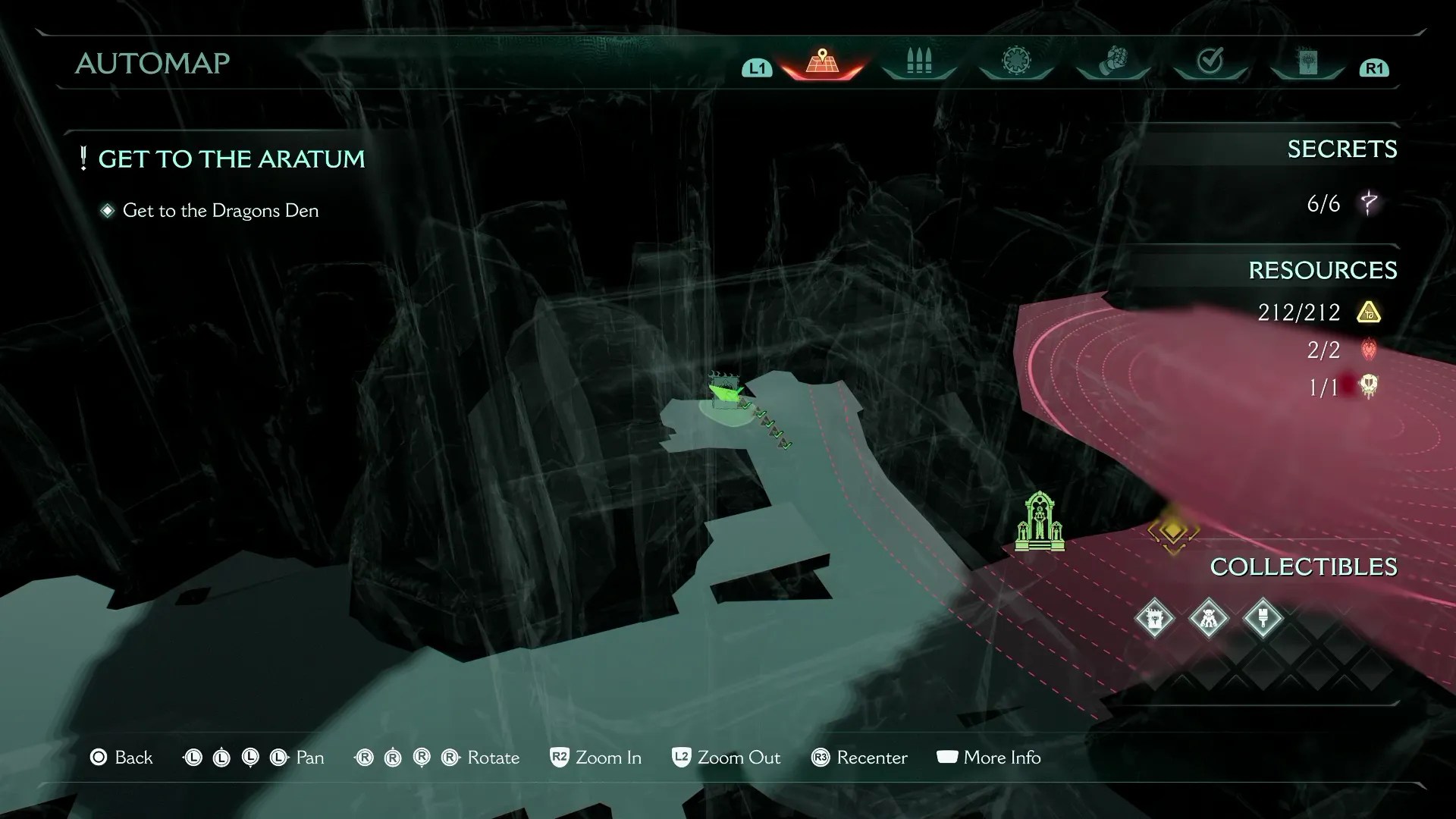Select the green shrine marker on the map
Image resolution: width=1456 pixels, height=819 pixels.
[1040, 522]
